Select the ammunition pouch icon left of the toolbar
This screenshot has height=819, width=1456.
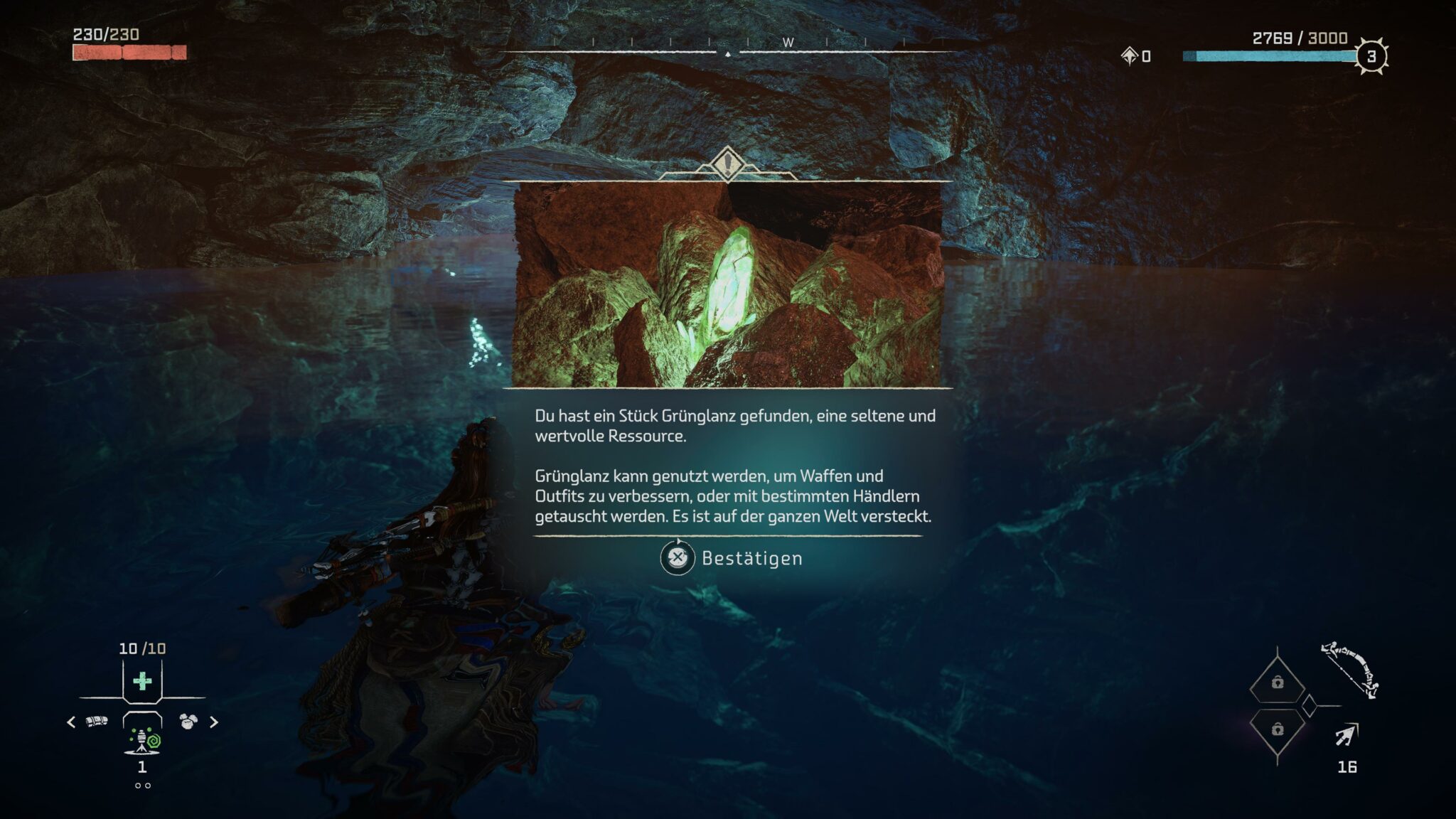click(96, 721)
